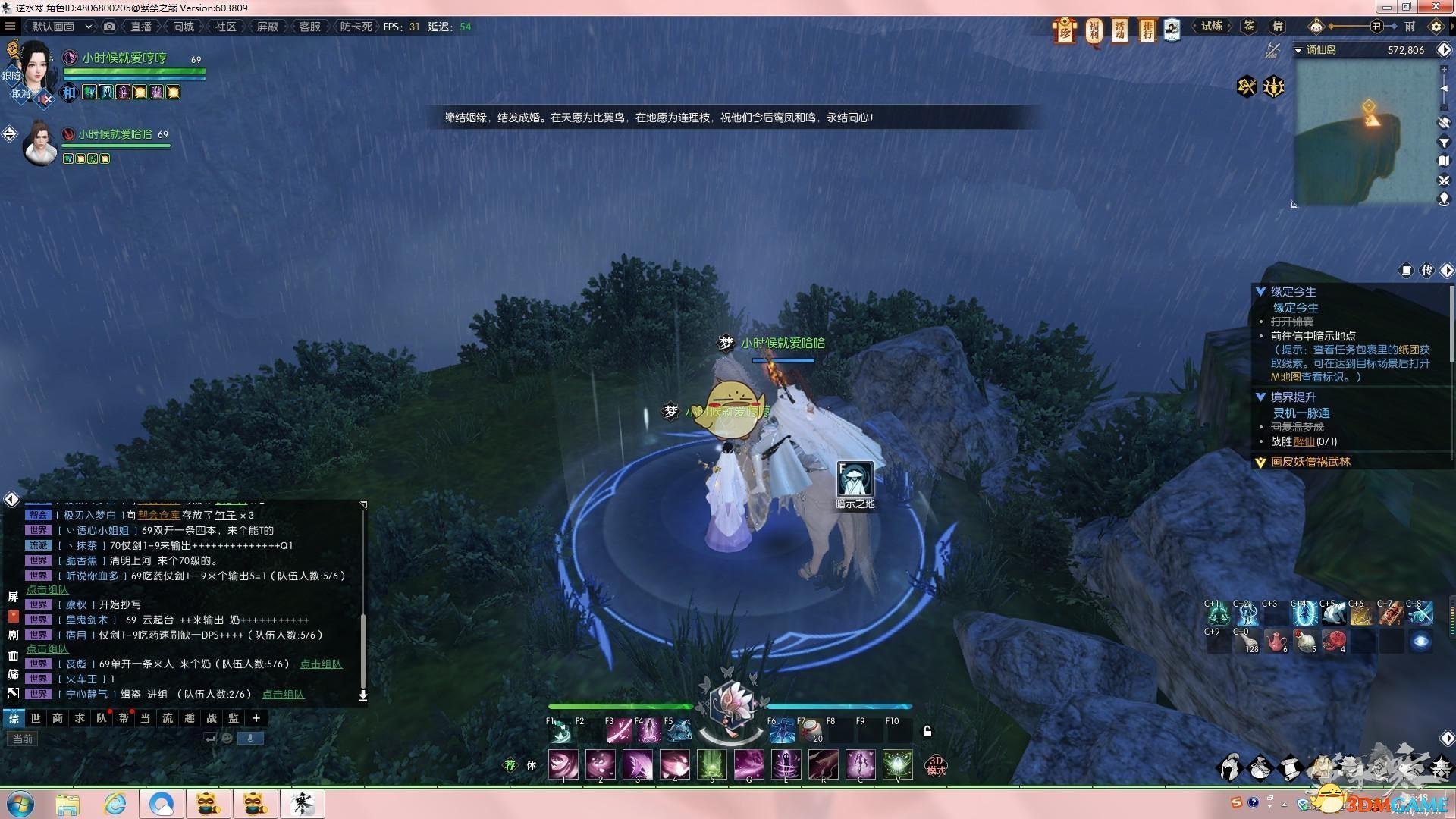Click the 客服 customer service button

click(309, 27)
